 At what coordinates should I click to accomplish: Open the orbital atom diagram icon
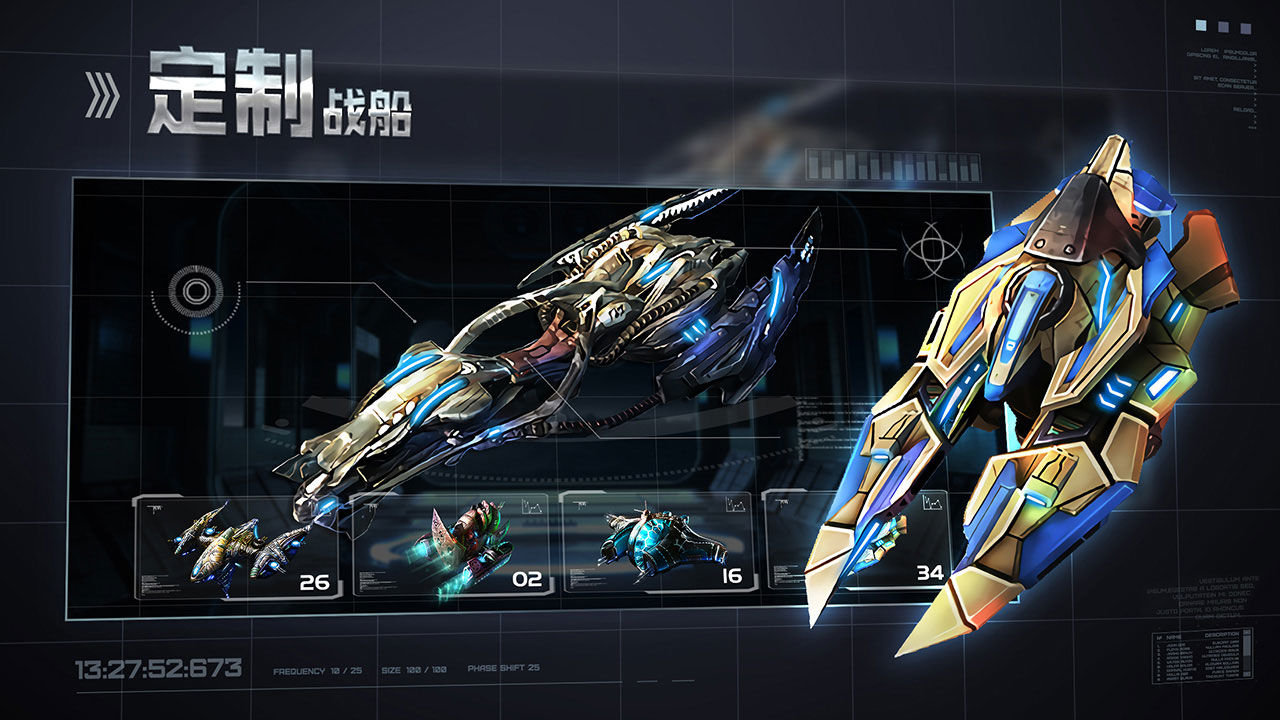[934, 250]
